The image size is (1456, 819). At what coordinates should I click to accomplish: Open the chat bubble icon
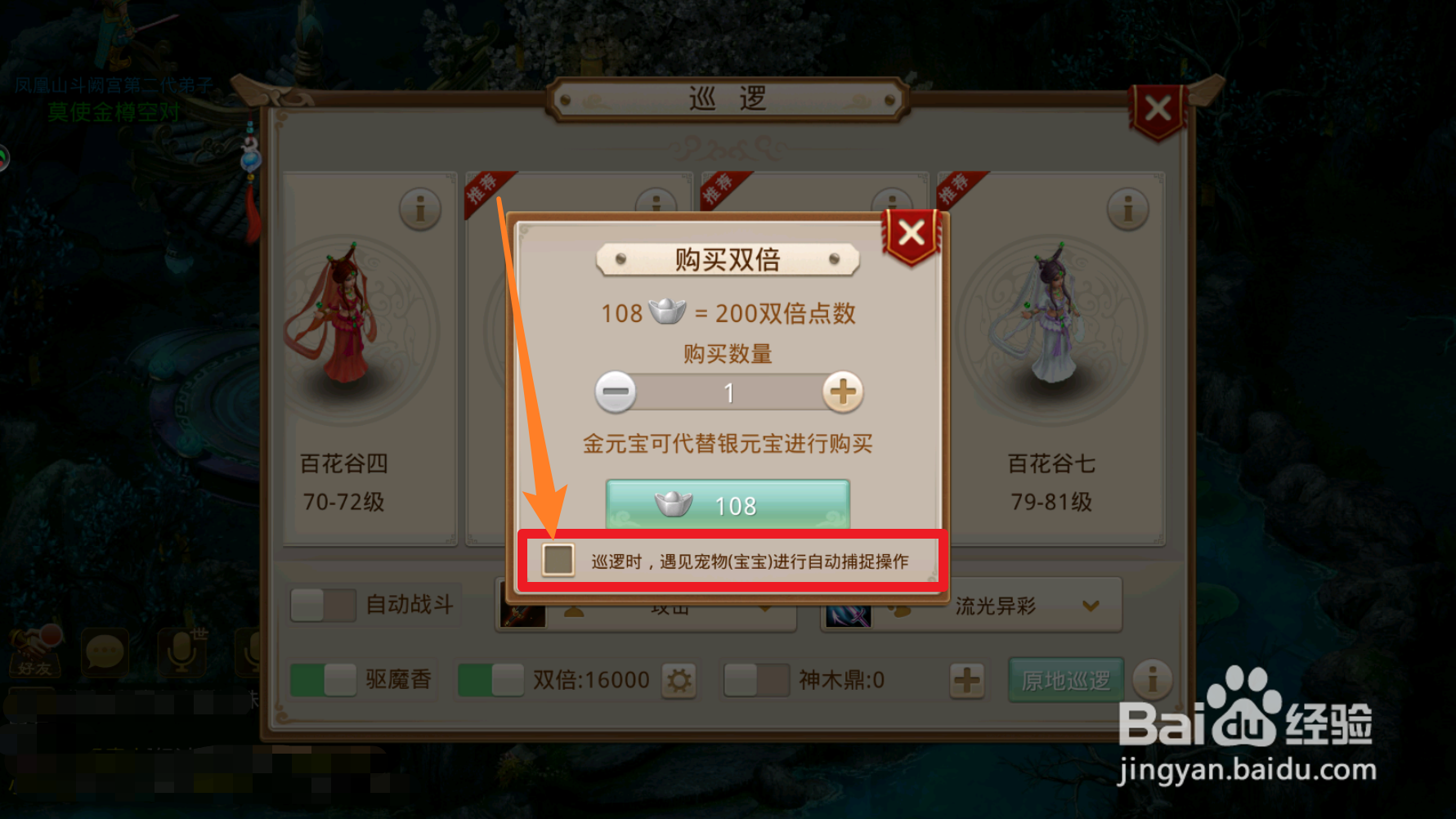tap(105, 652)
